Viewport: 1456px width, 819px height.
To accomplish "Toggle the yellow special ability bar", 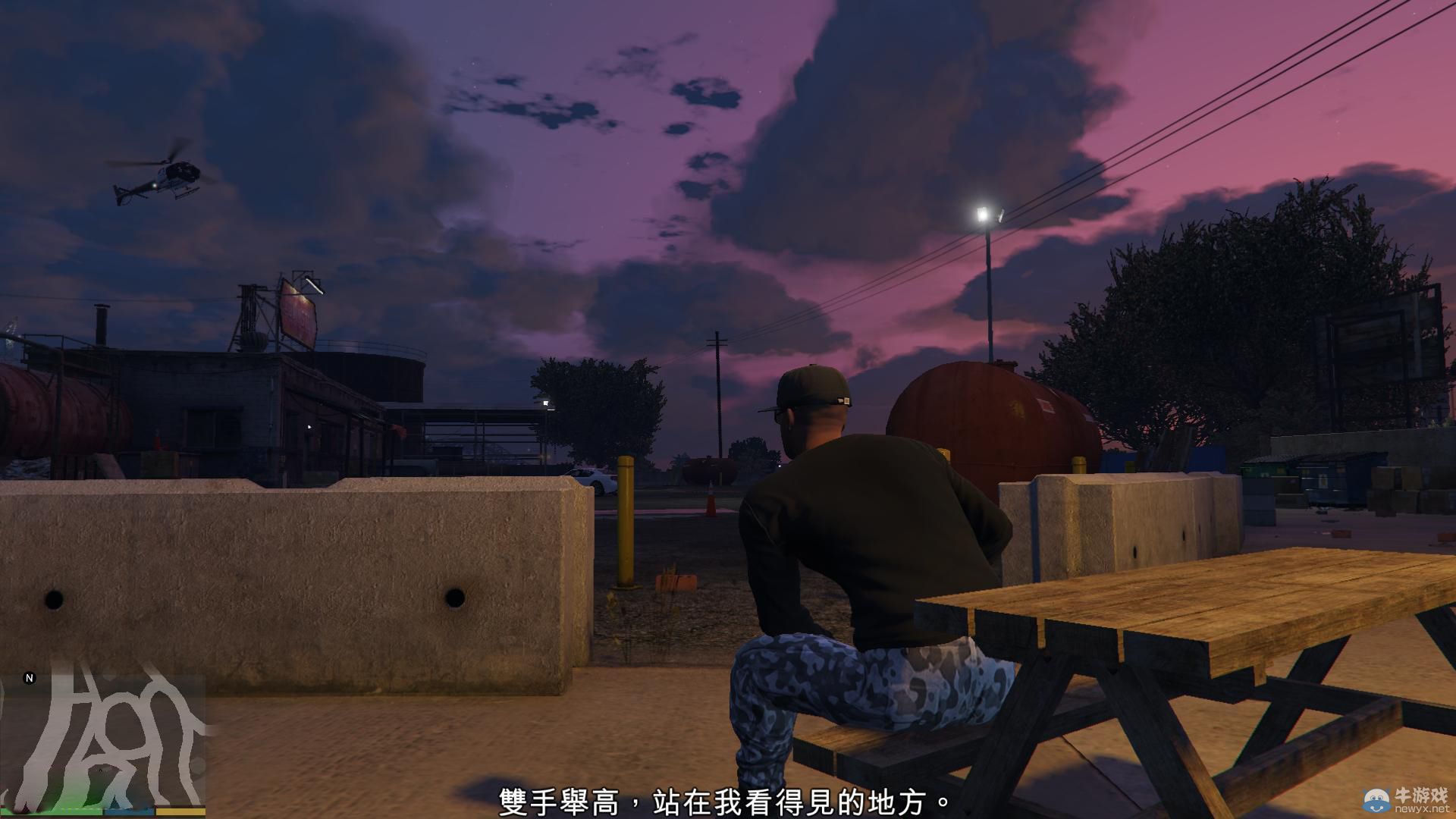I will [x=180, y=811].
